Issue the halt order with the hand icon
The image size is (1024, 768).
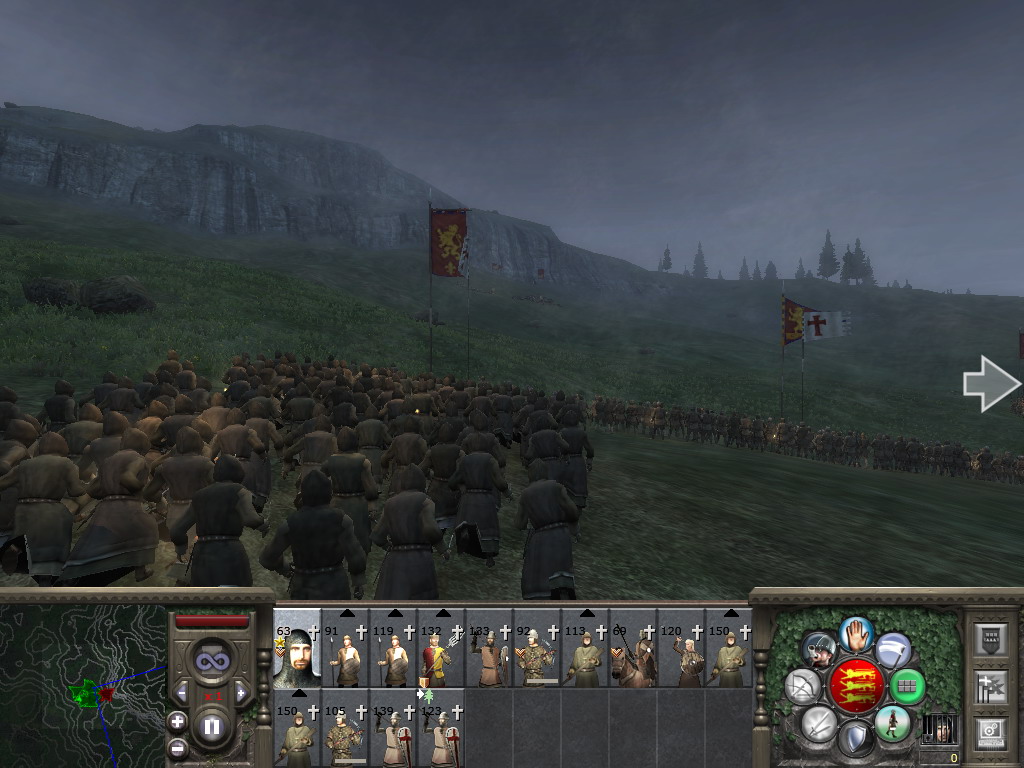[857, 633]
